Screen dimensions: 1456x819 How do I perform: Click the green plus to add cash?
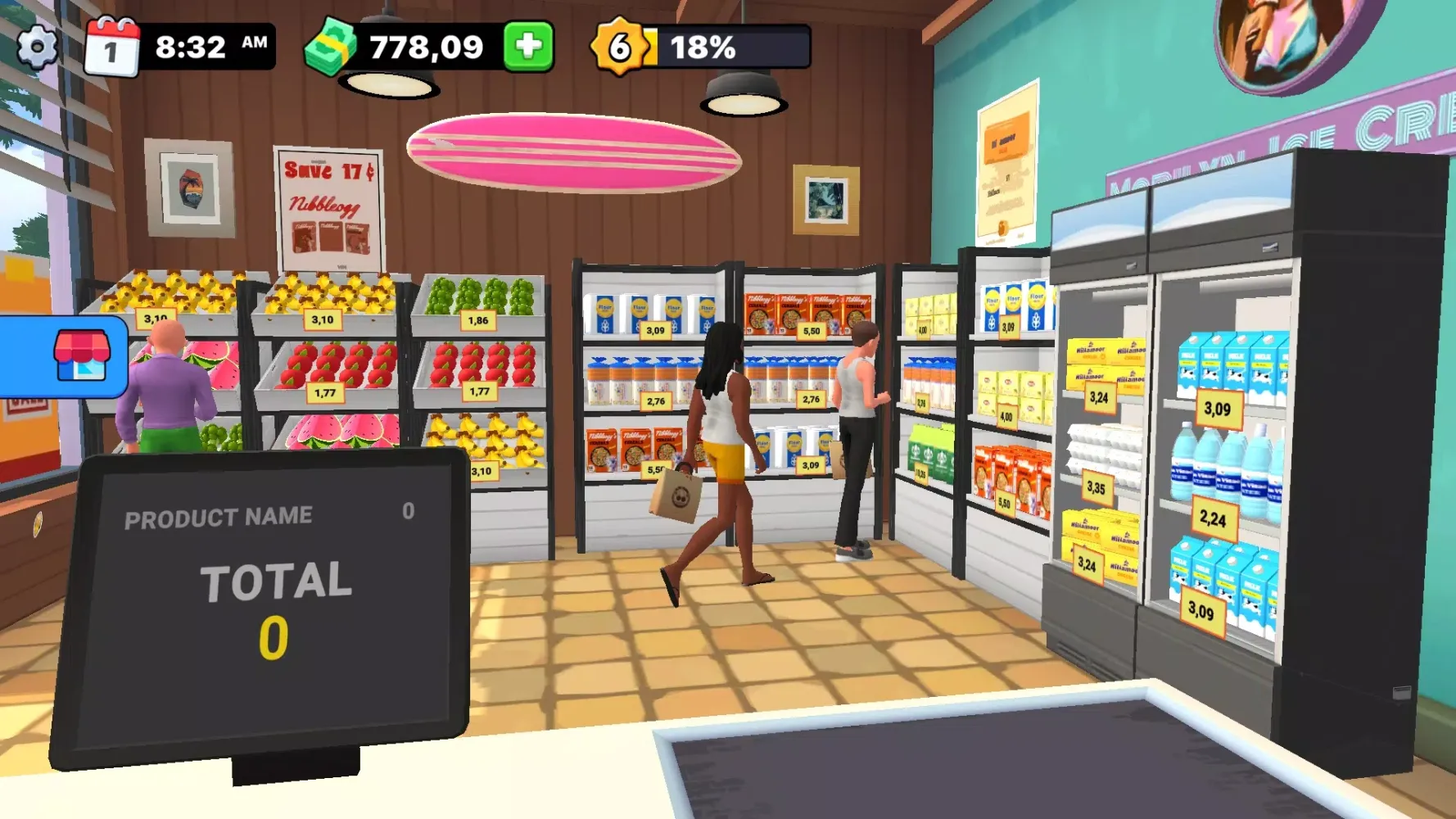pyautogui.click(x=528, y=47)
